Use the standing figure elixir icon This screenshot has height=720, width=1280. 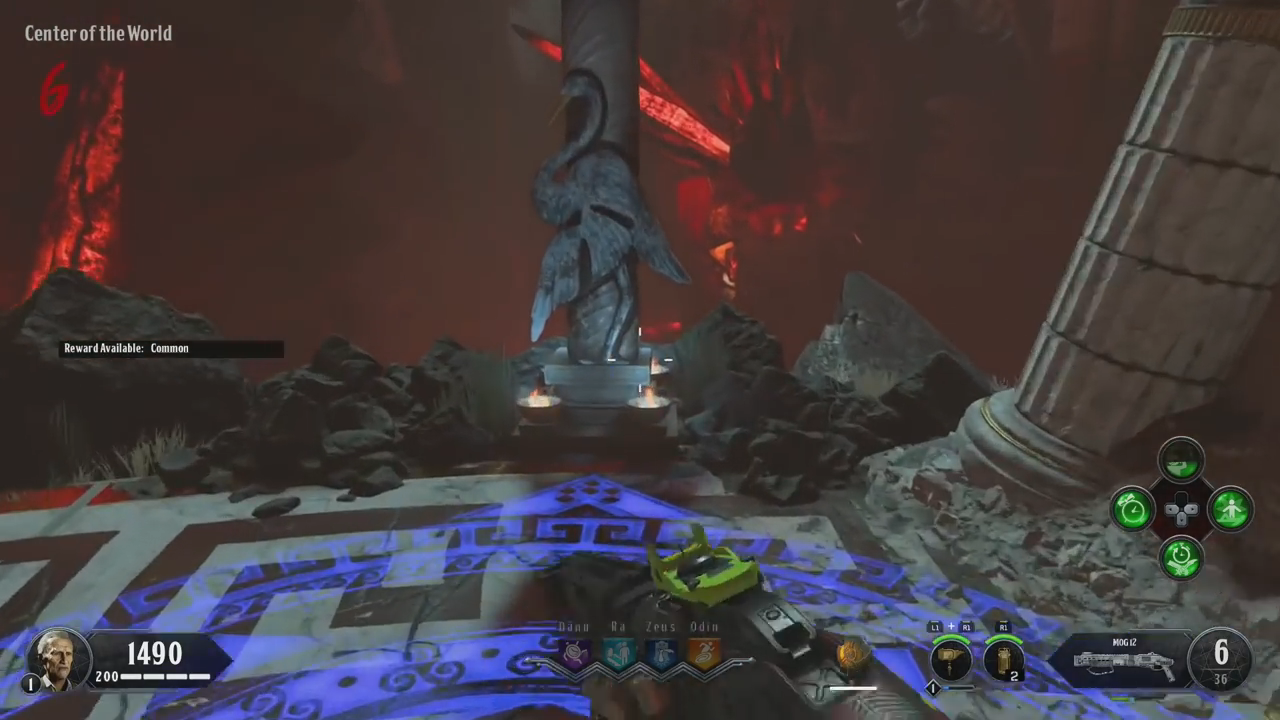(x=1230, y=510)
